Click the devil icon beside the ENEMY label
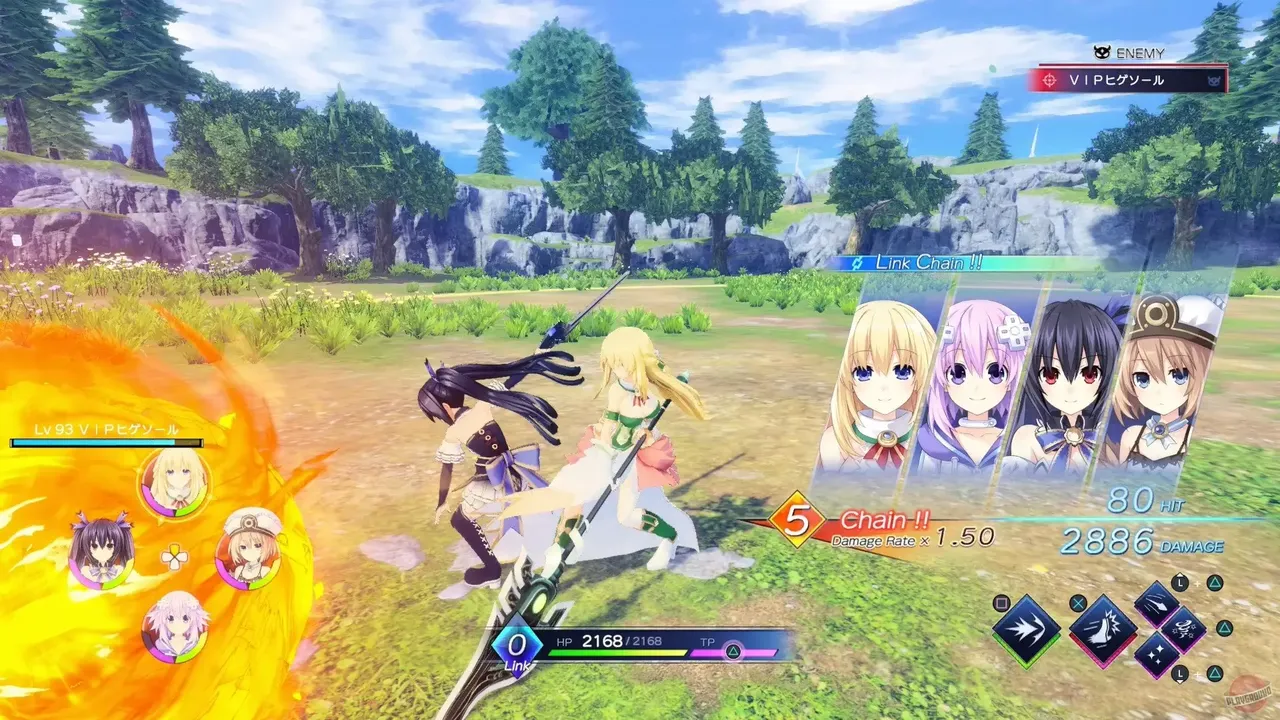The image size is (1280, 720). coord(1101,51)
